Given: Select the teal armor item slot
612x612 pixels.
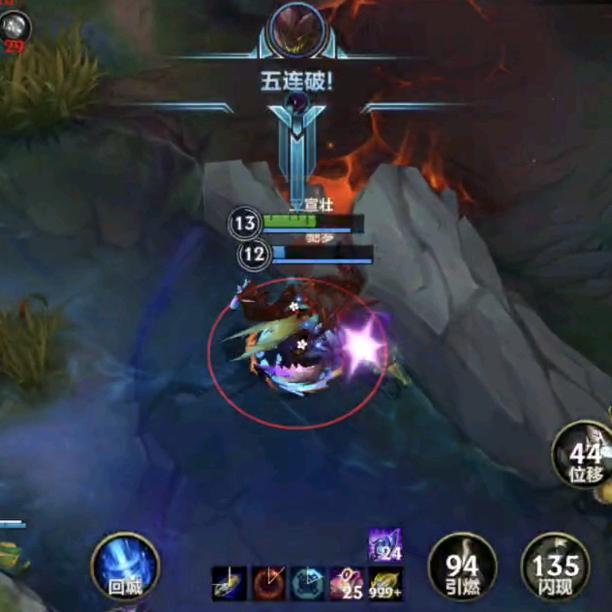Looking at the screenshot, I should point(307,583).
